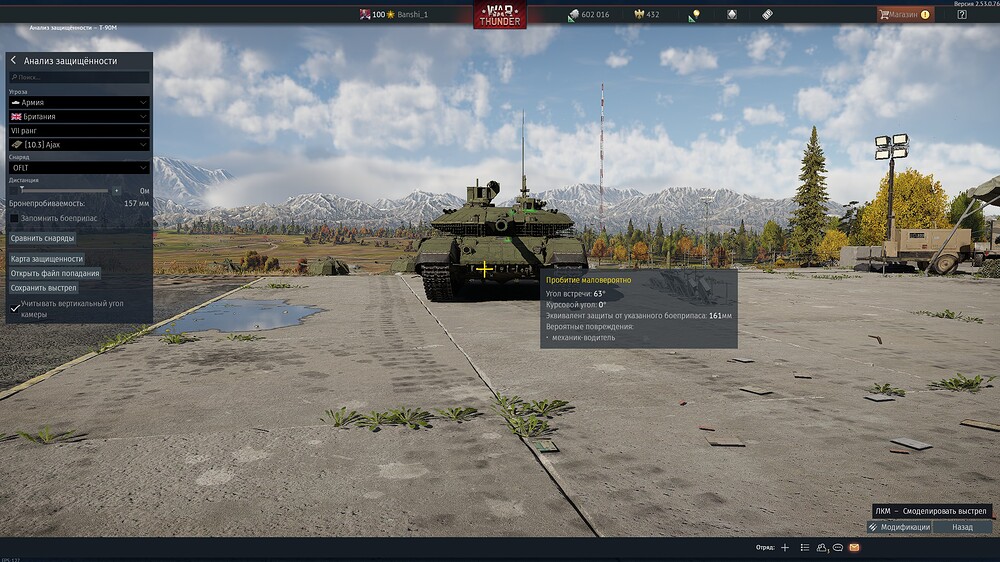Image resolution: width=1000 pixels, height=562 pixels.
Task: Open the [10.3] Ajax vehicle dropdown
Action: [x=79, y=144]
